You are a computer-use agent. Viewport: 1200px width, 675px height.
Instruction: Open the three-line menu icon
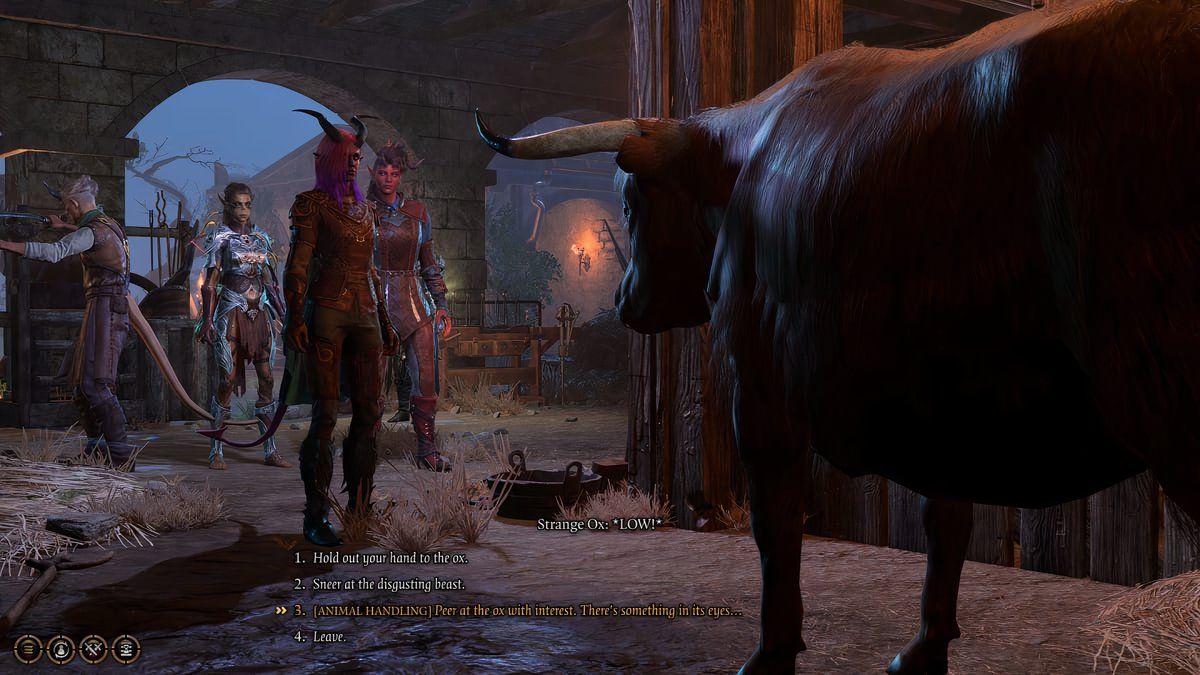28,649
